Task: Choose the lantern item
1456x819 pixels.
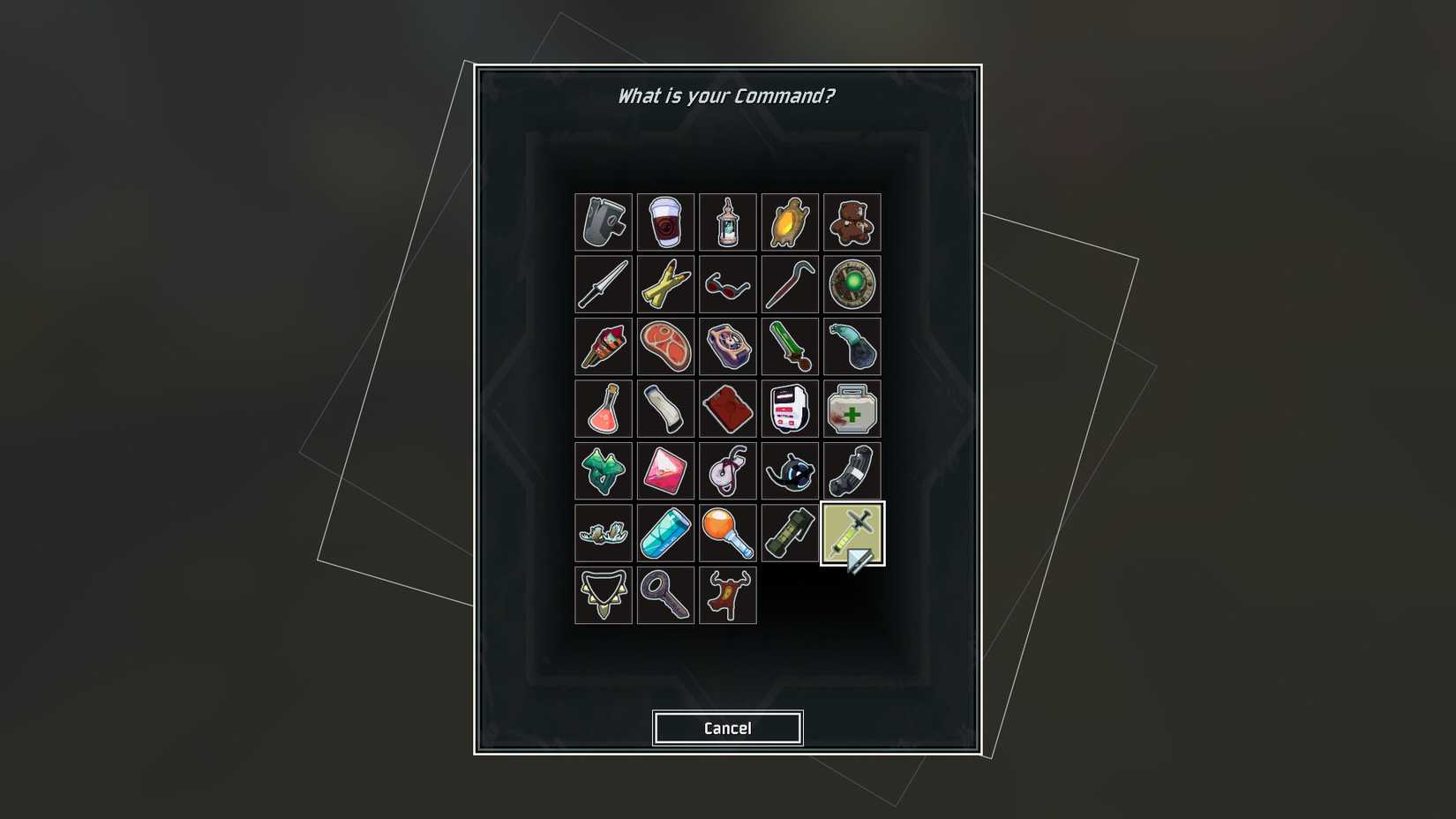Action: tap(728, 222)
